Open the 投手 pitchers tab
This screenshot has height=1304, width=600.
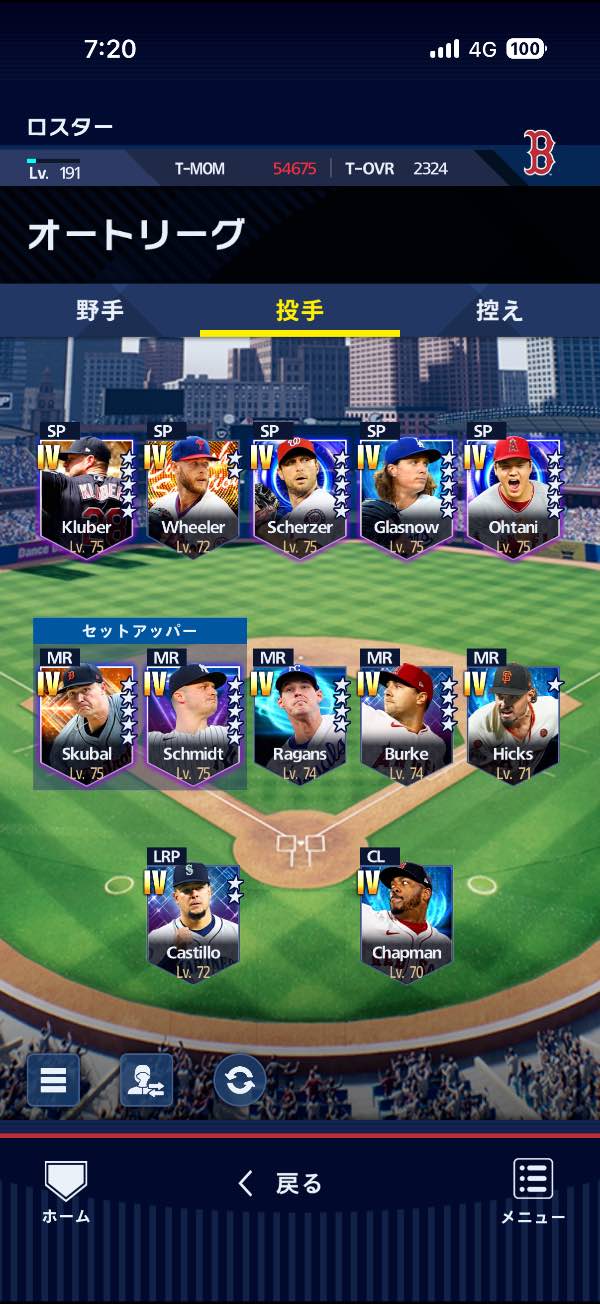point(300,310)
